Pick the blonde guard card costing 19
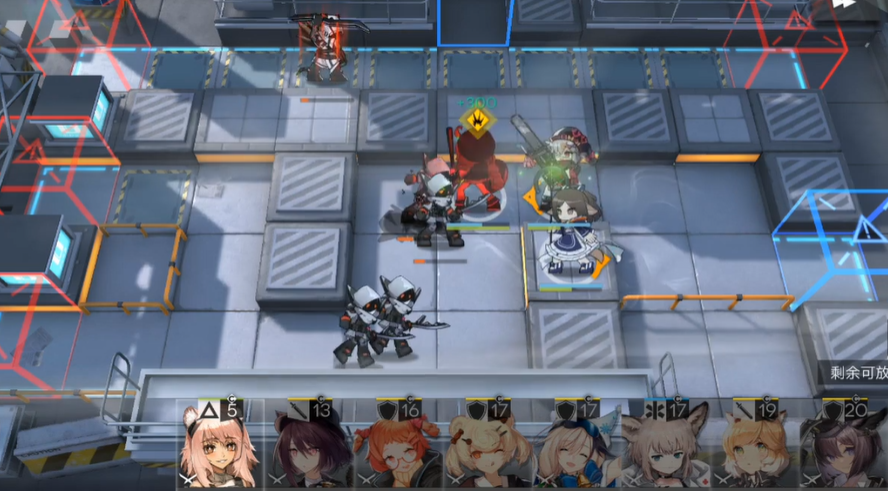The height and width of the screenshot is (491, 888). point(754,447)
